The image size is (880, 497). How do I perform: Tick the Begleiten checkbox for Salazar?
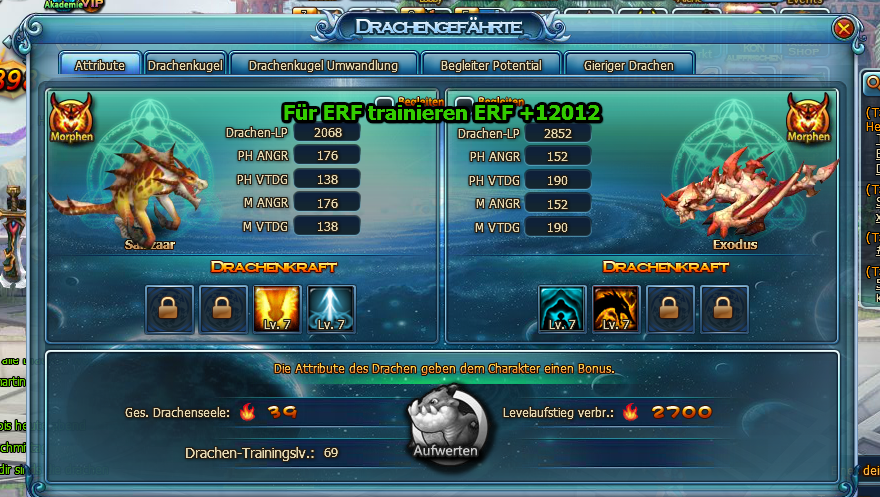[x=384, y=103]
